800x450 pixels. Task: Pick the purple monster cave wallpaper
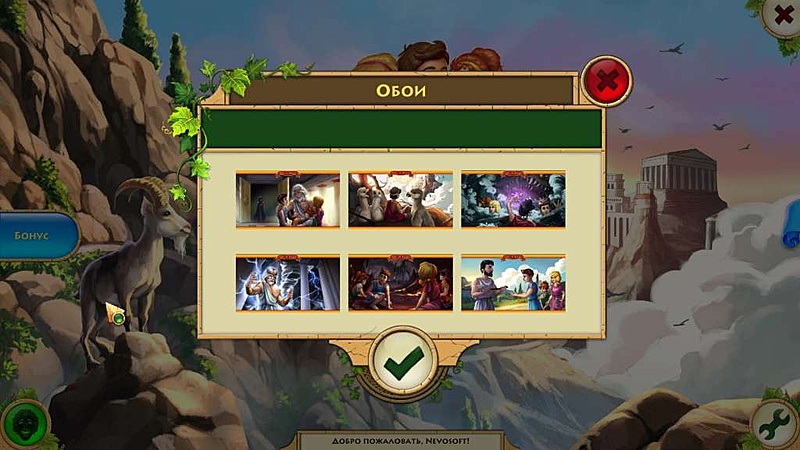tap(513, 199)
